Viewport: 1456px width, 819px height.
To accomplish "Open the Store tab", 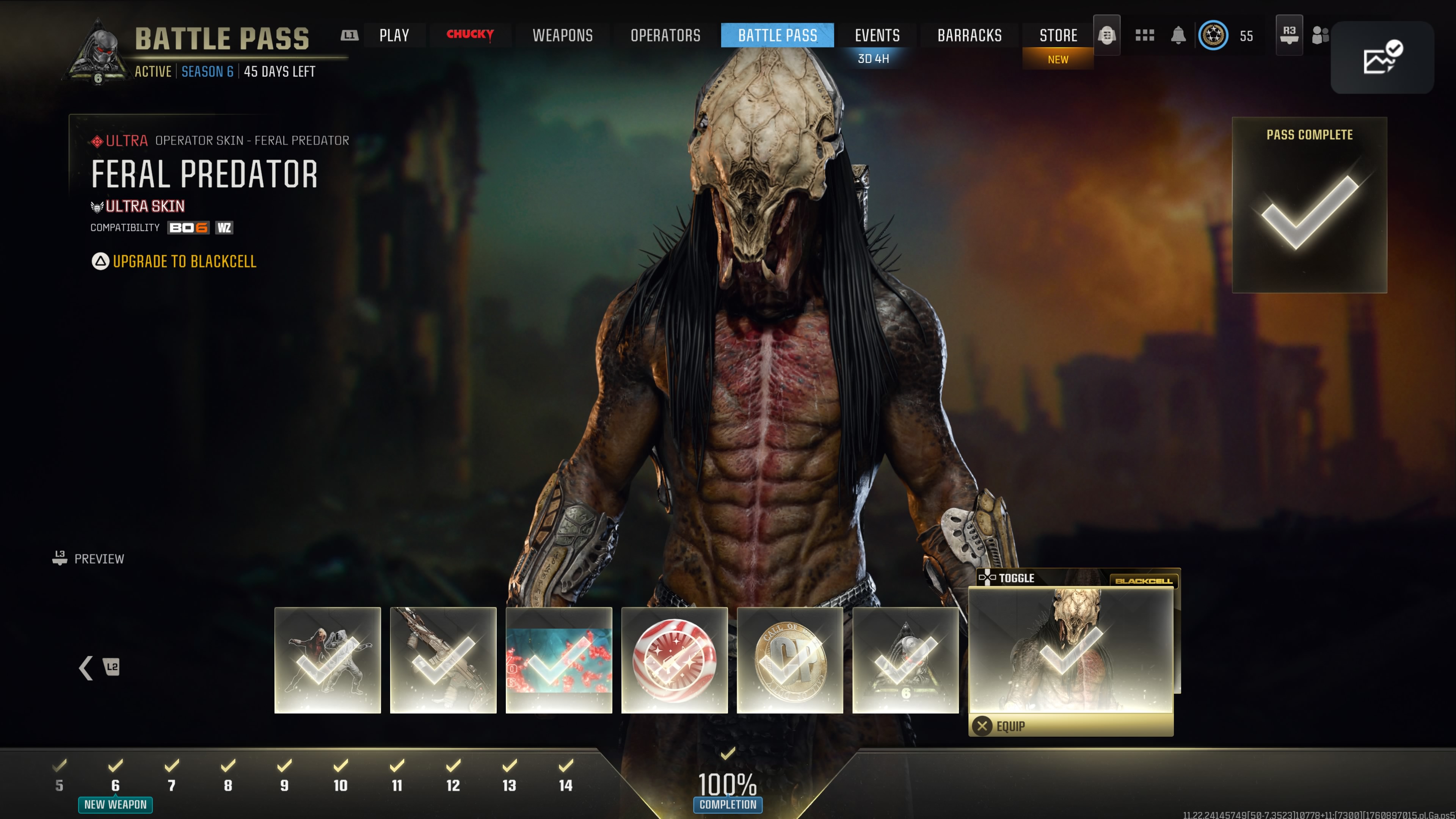I will [x=1058, y=36].
